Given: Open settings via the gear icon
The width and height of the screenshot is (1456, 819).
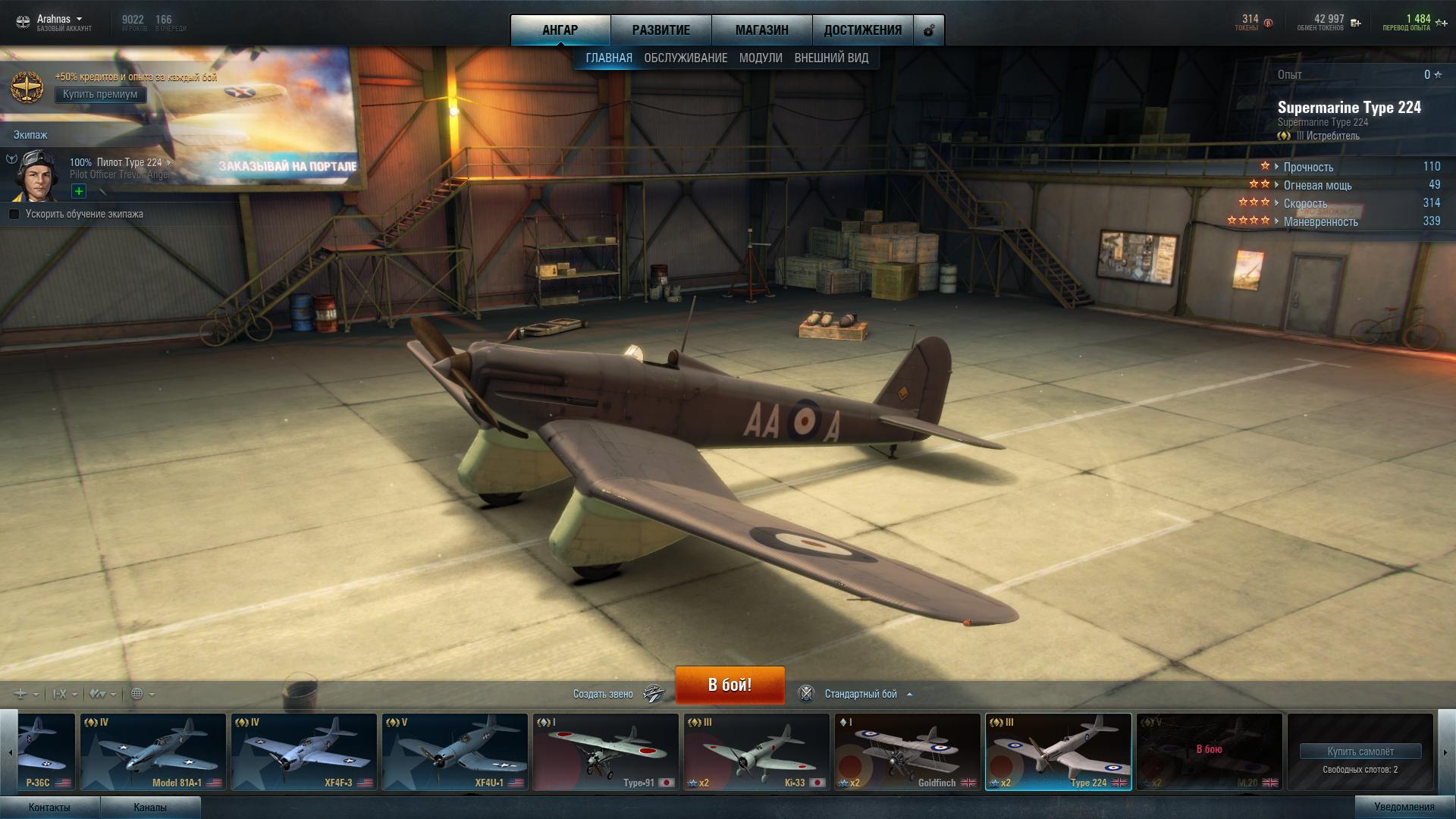Looking at the screenshot, I should point(929,31).
